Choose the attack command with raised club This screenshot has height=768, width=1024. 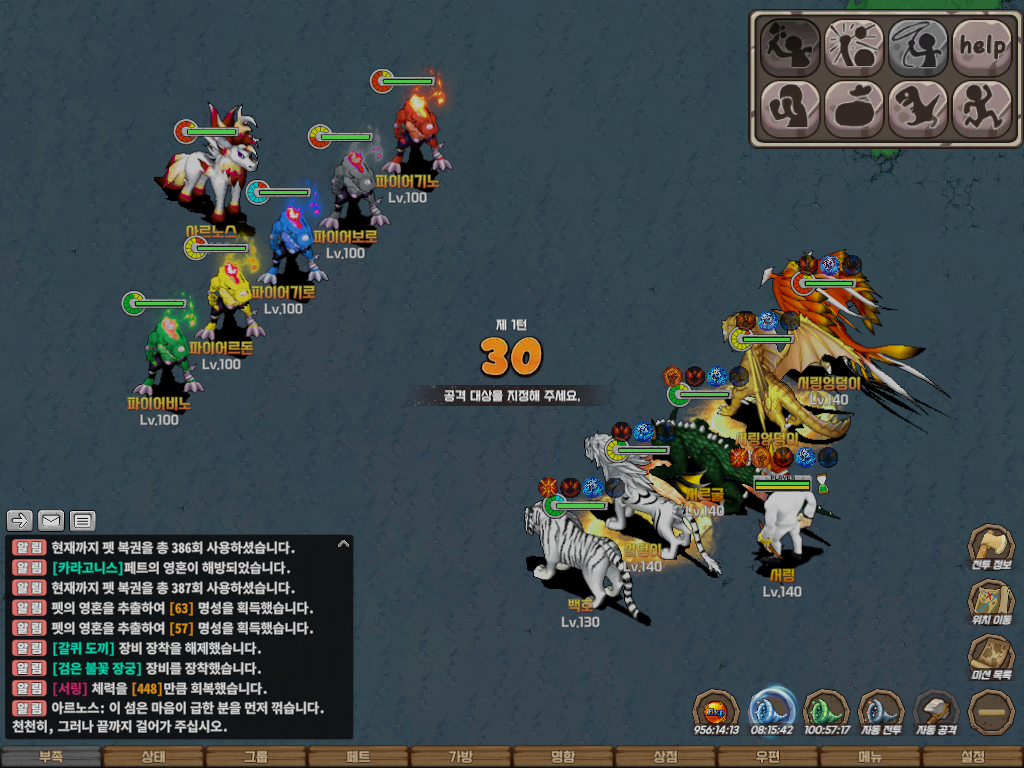pos(788,46)
